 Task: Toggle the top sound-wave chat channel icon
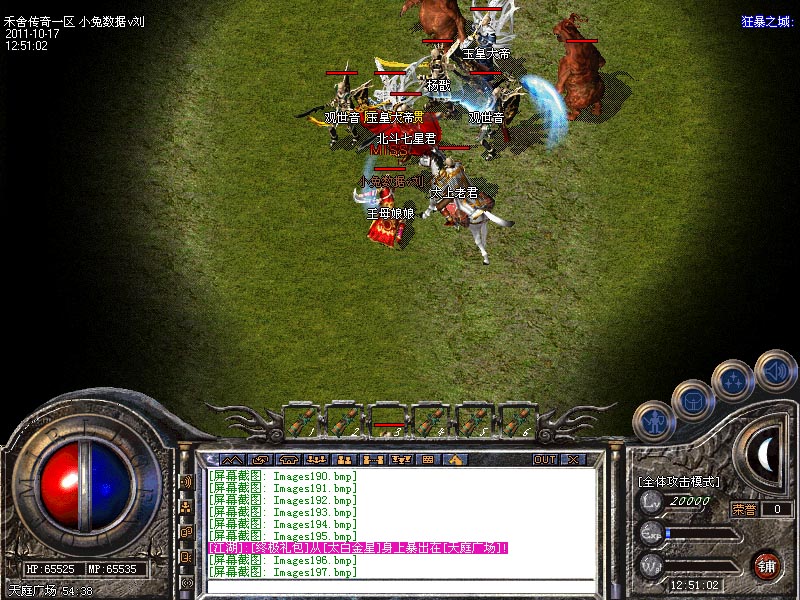tap(186, 481)
